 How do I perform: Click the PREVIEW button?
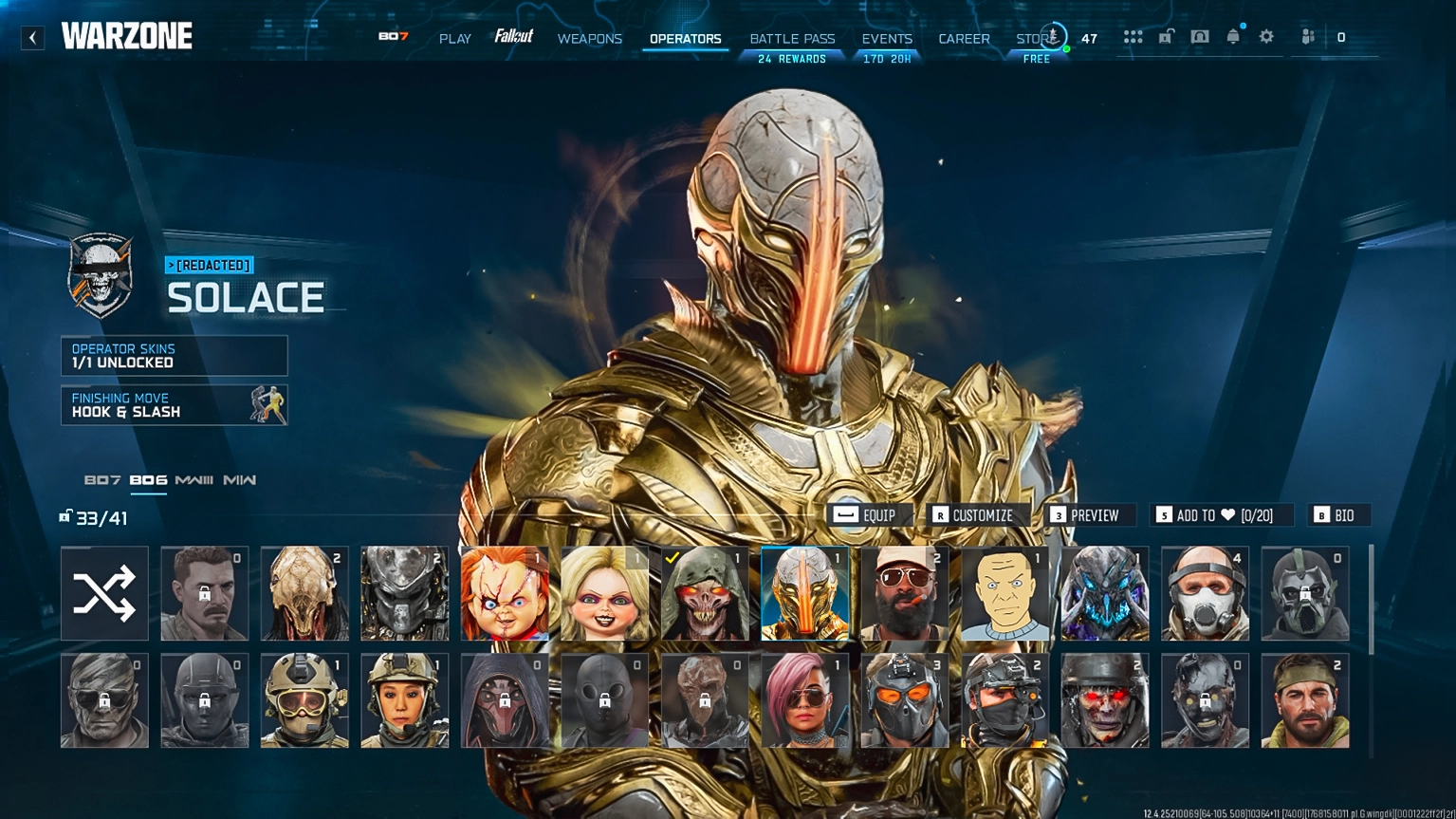pyautogui.click(x=1087, y=515)
